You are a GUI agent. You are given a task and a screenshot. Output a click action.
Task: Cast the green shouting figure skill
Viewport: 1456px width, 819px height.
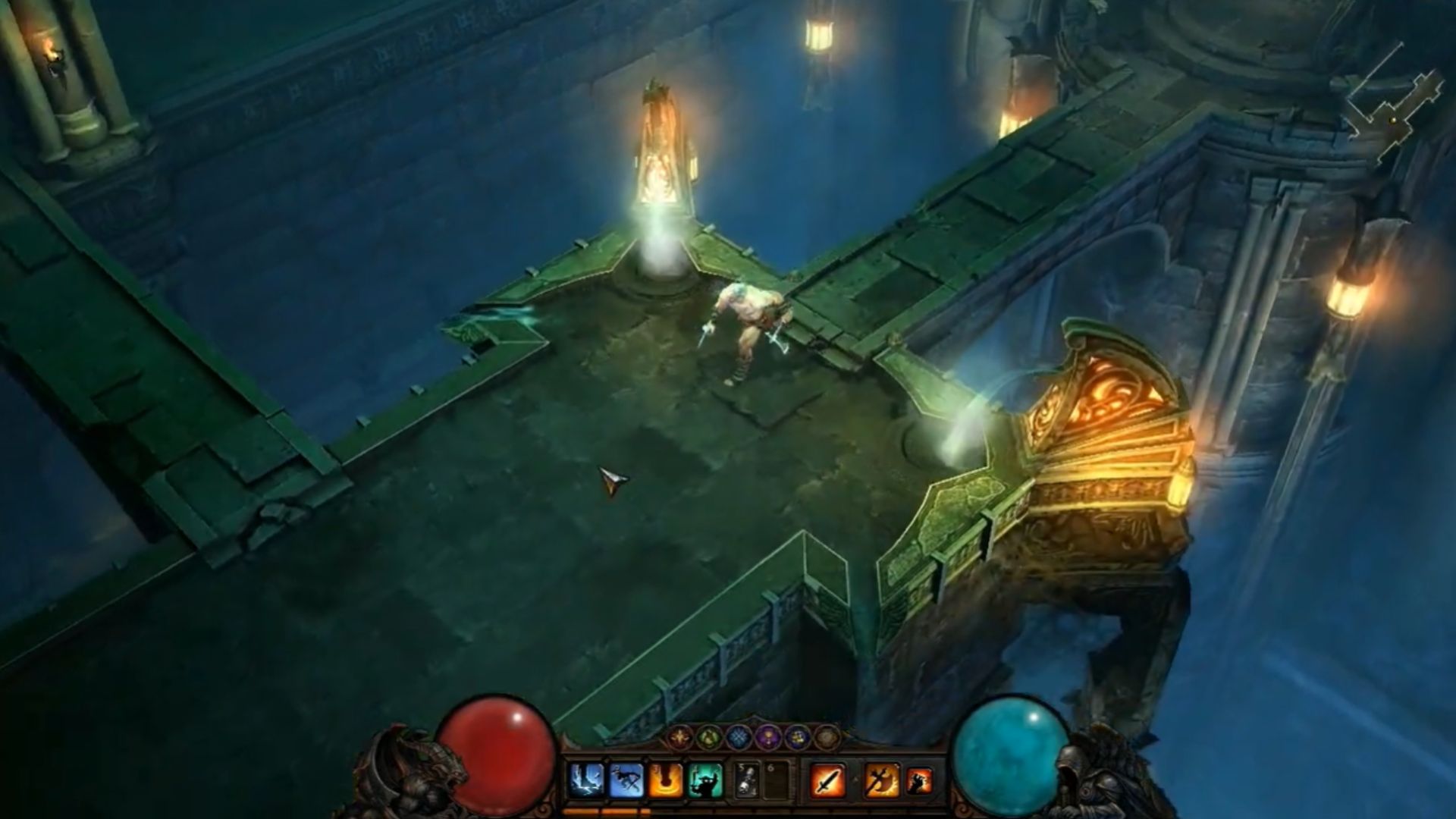point(706,780)
